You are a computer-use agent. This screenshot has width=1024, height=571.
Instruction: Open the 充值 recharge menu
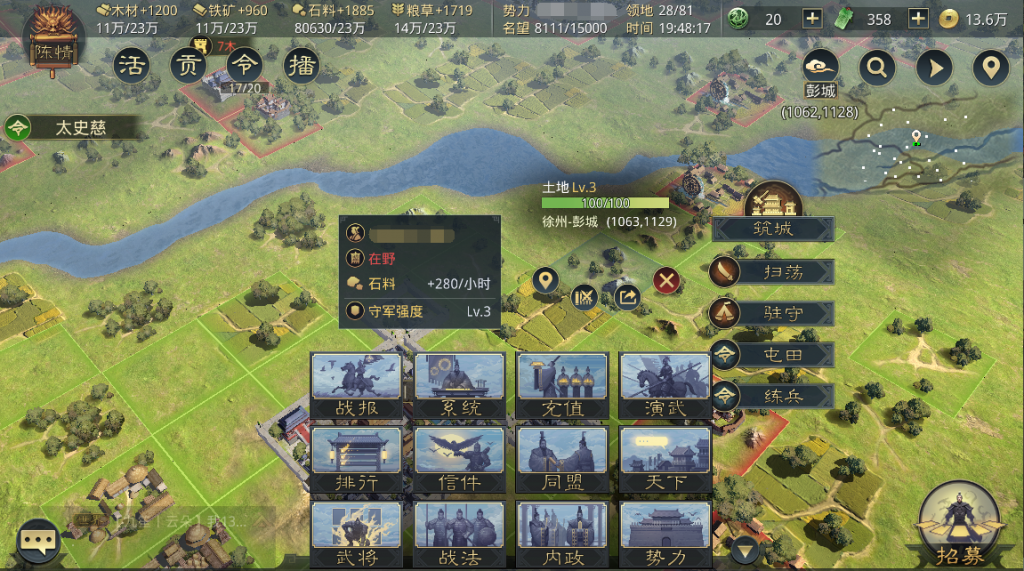click(562, 385)
